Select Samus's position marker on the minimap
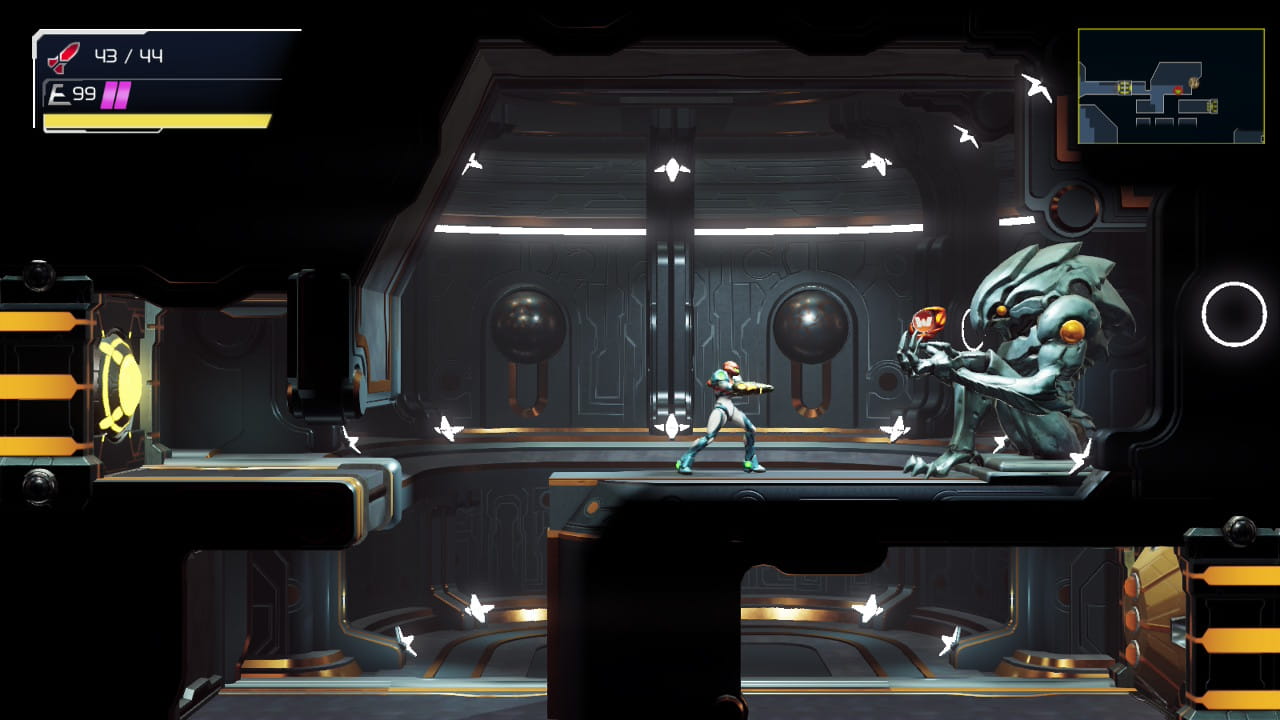Viewport: 1280px width, 720px height. click(x=1178, y=90)
